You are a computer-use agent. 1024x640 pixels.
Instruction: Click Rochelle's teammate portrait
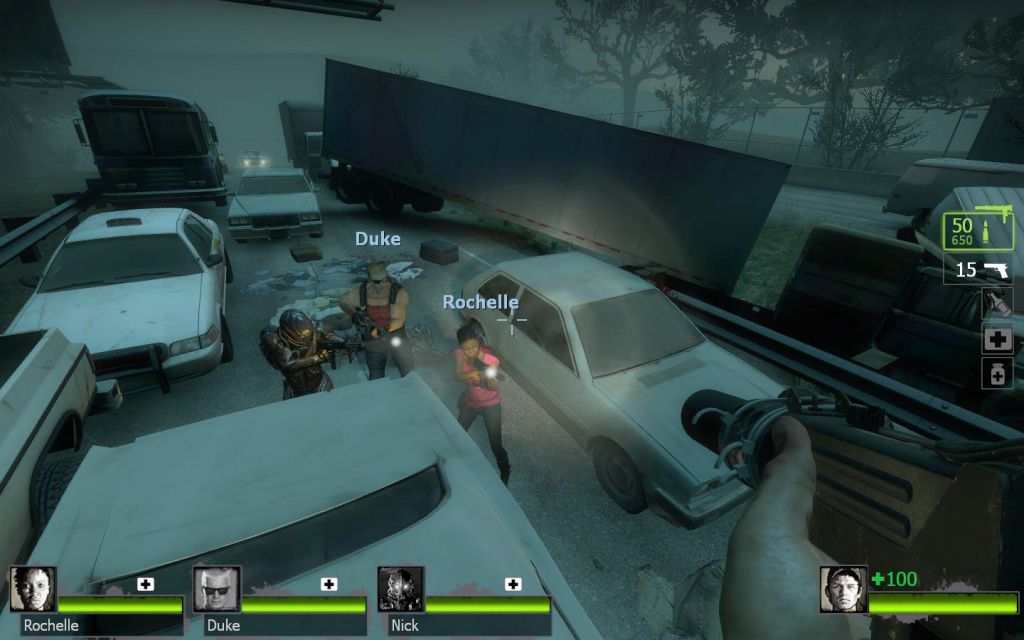point(33,590)
